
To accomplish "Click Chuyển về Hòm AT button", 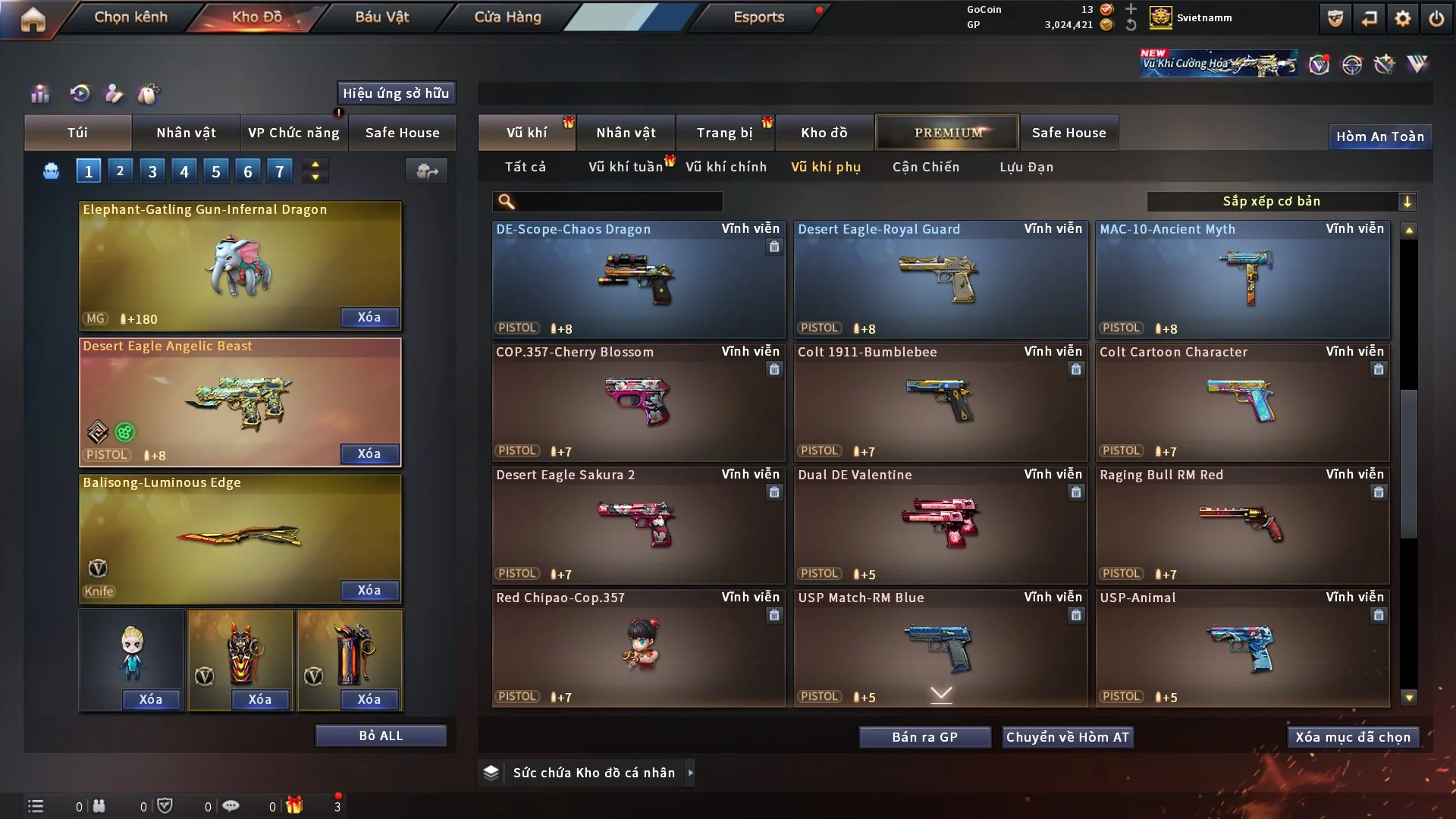I will [x=1067, y=737].
